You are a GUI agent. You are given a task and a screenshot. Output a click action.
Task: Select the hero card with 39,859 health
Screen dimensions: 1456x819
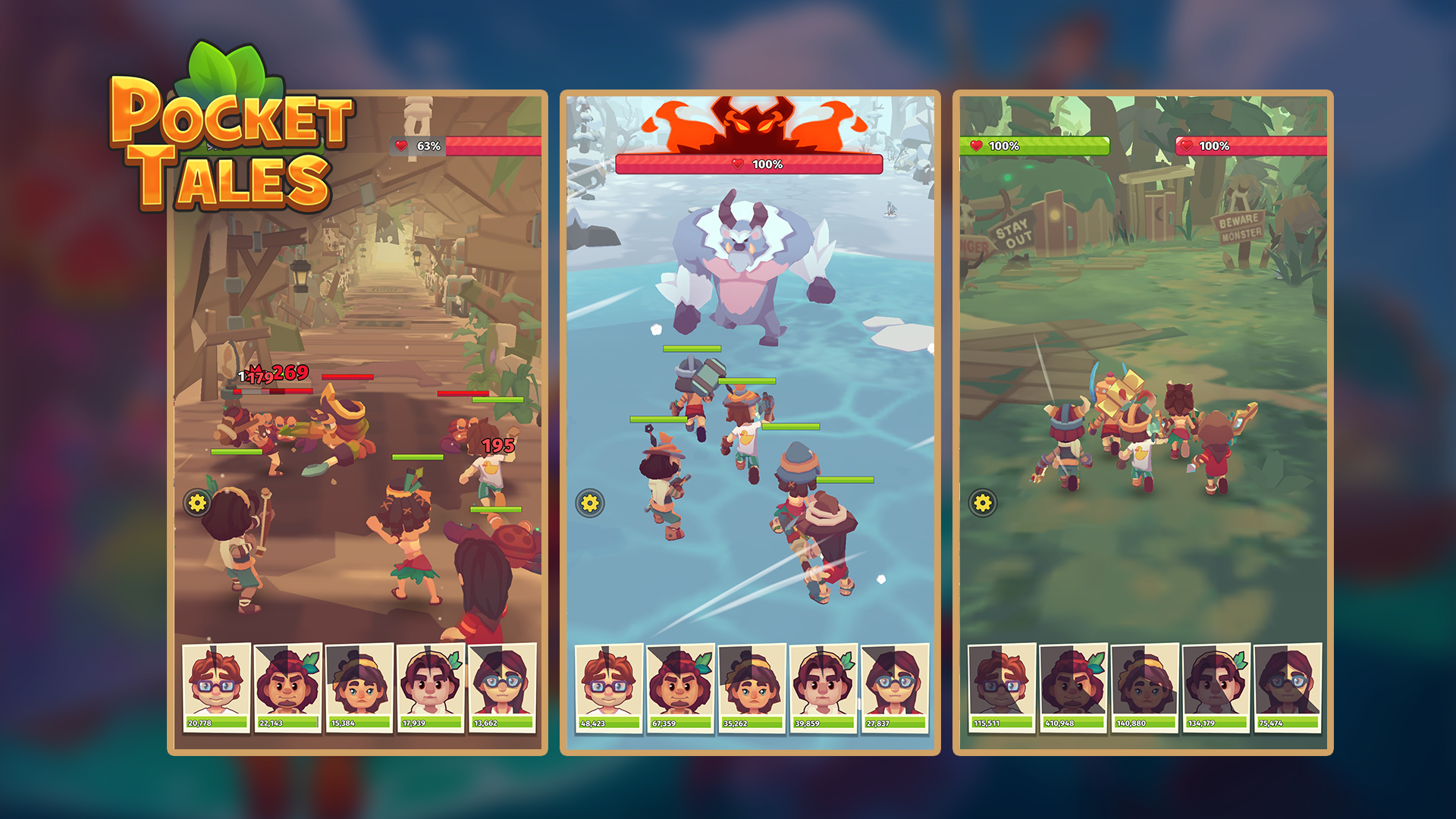(824, 686)
